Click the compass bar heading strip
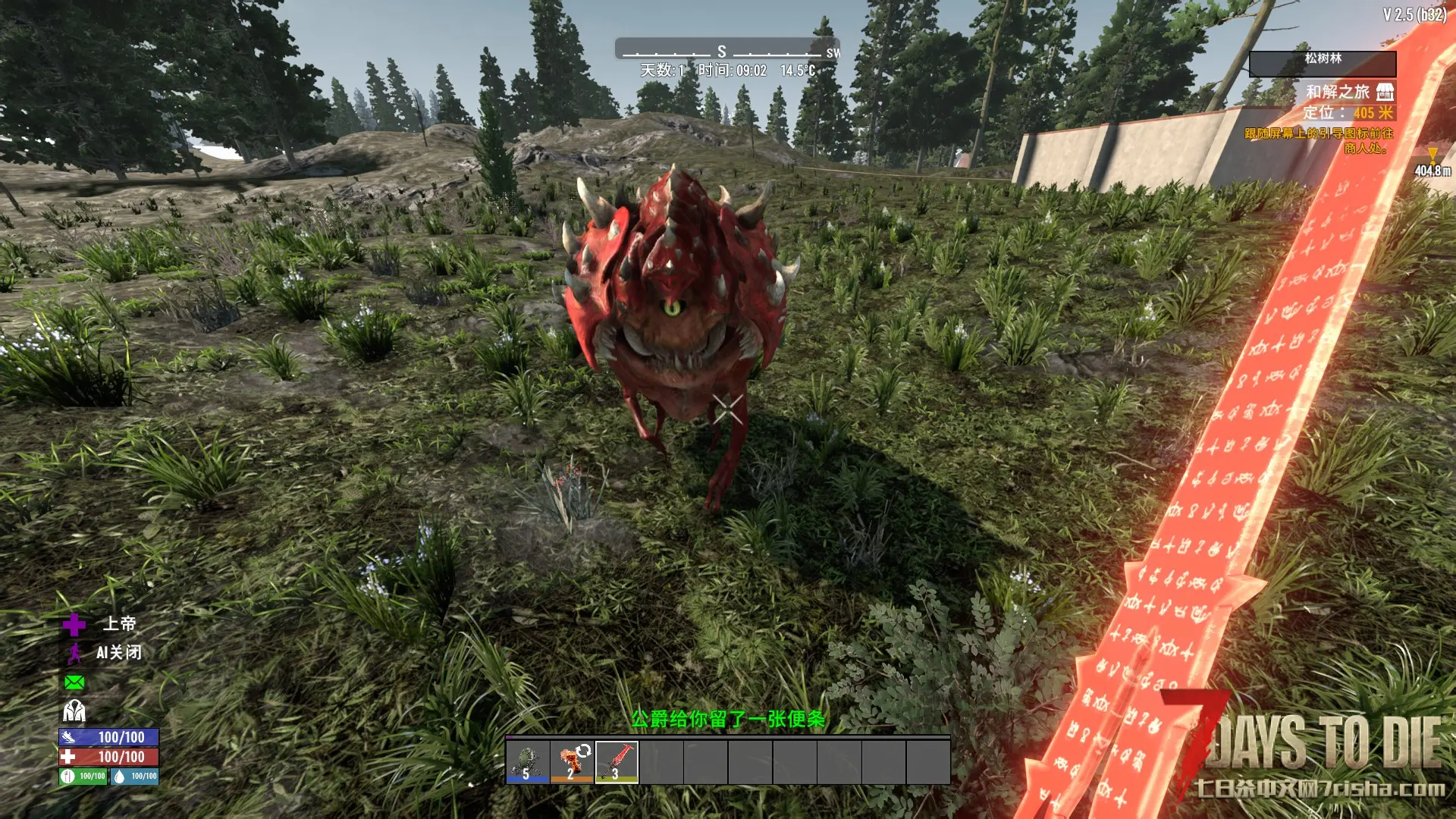1456x819 pixels. coord(726,51)
